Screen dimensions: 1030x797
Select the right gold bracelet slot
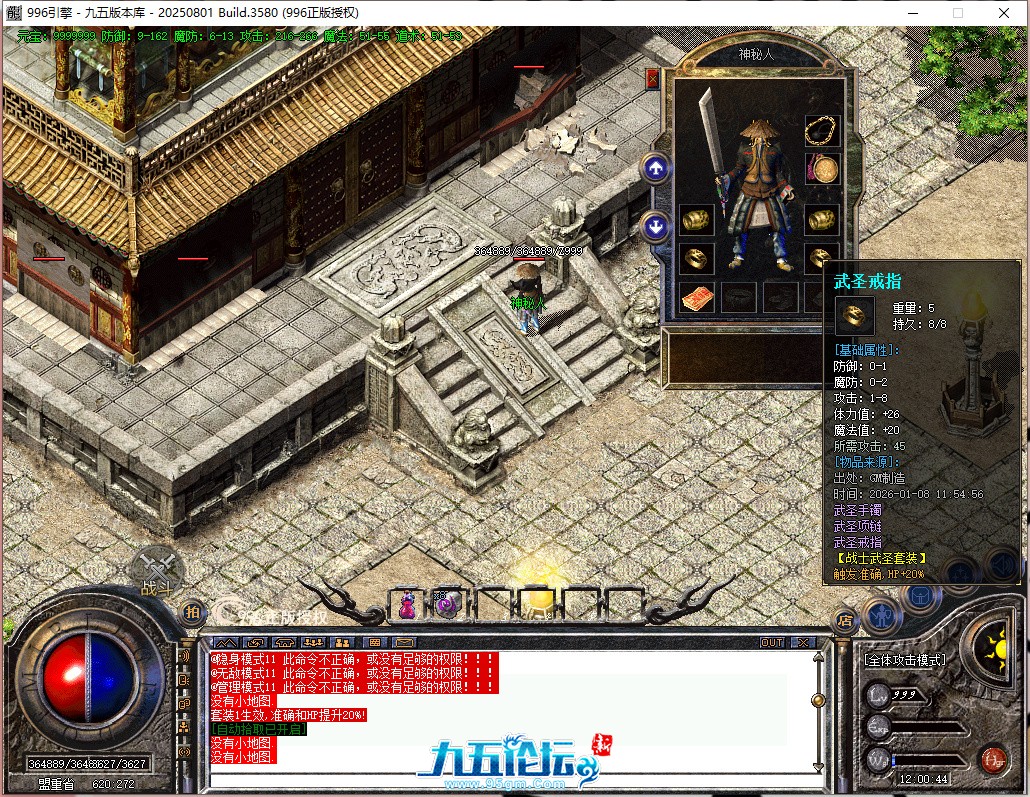(x=822, y=220)
